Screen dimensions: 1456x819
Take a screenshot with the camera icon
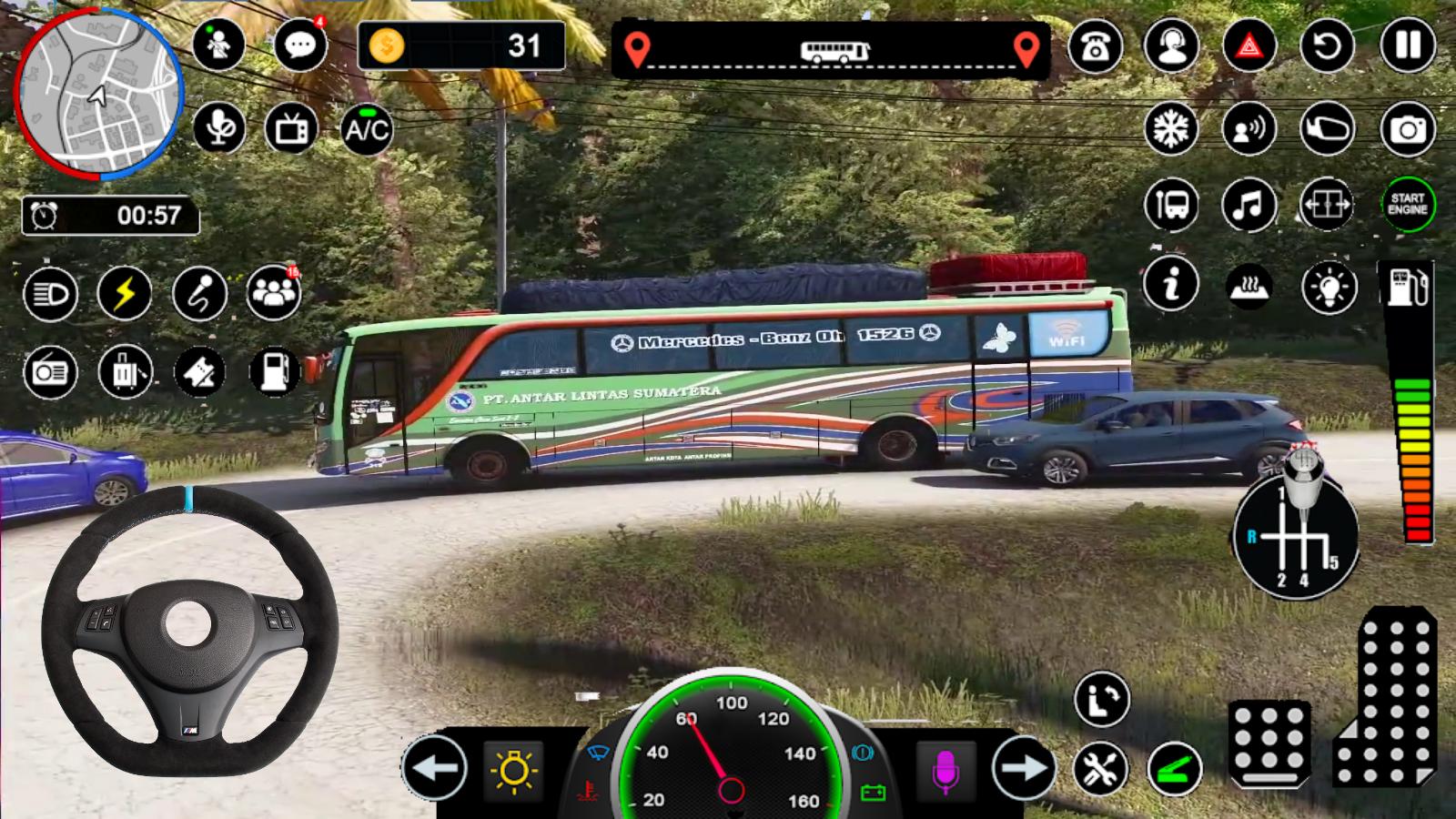1407,129
